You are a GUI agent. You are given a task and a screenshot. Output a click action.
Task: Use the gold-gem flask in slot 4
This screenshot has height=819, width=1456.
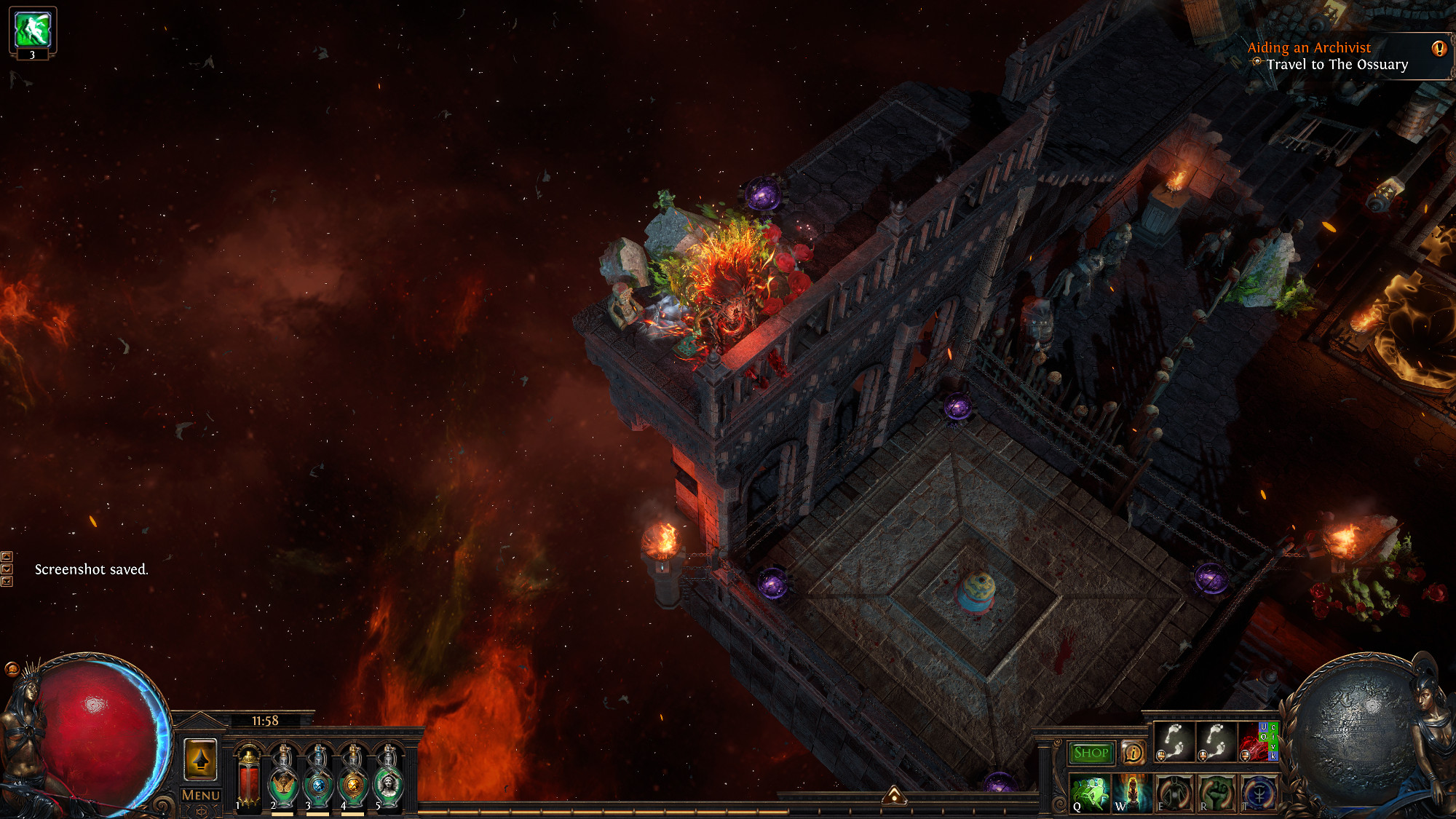[x=353, y=779]
